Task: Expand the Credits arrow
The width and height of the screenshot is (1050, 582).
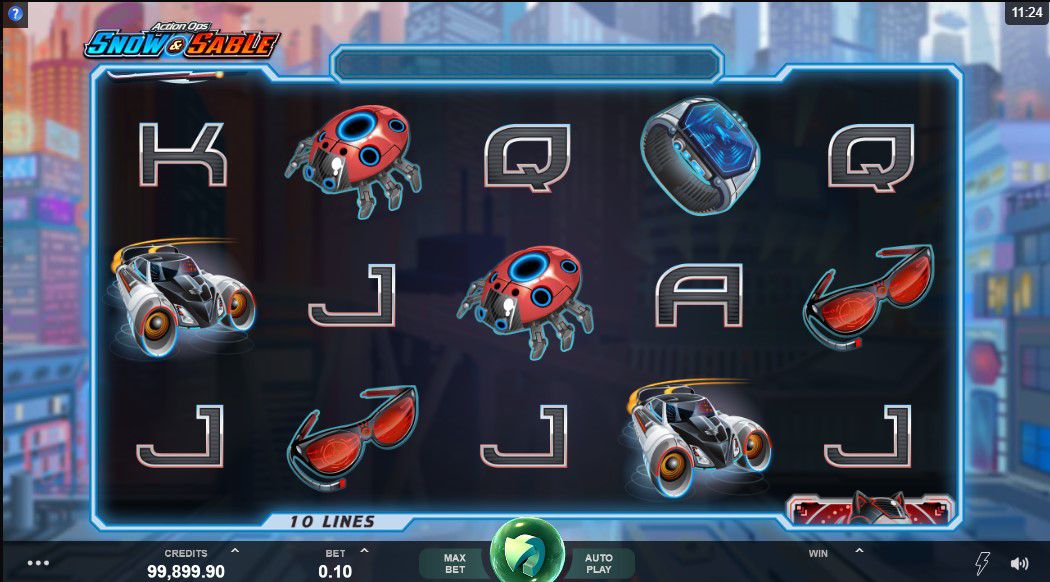Action: point(235,550)
